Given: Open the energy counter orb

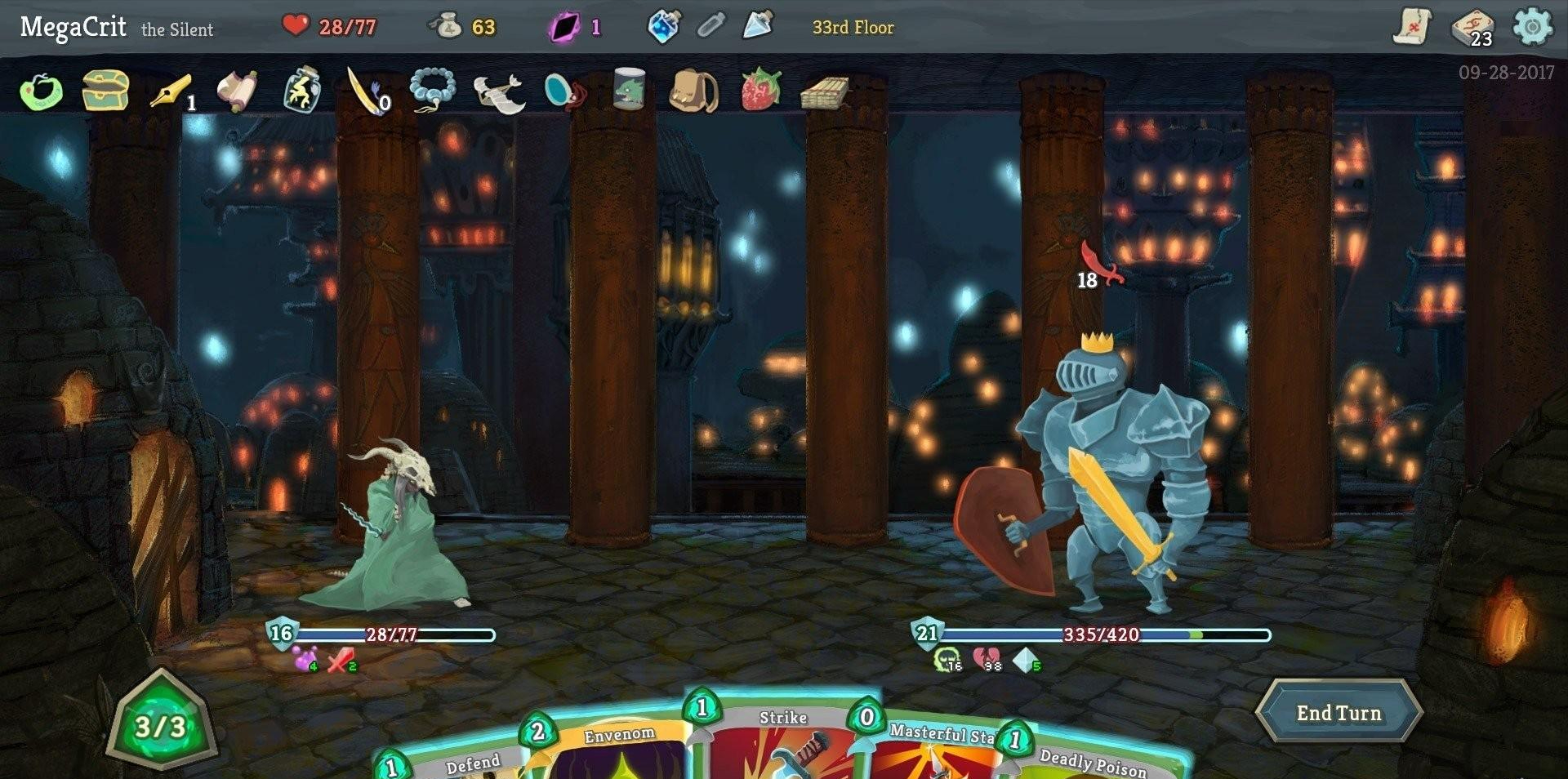Looking at the screenshot, I should [x=161, y=725].
